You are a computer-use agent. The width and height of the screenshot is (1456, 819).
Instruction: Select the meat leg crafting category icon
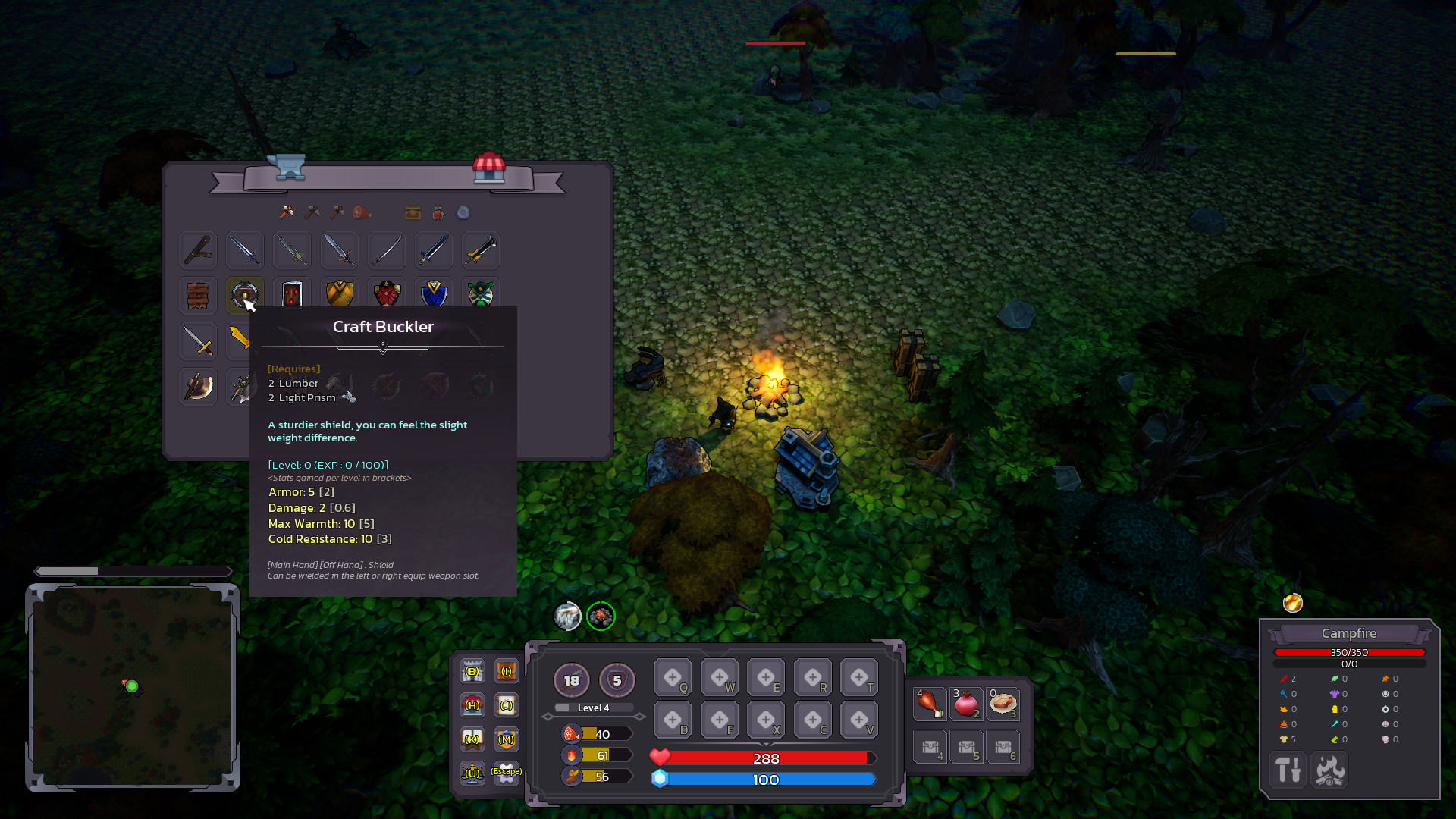pos(362,212)
